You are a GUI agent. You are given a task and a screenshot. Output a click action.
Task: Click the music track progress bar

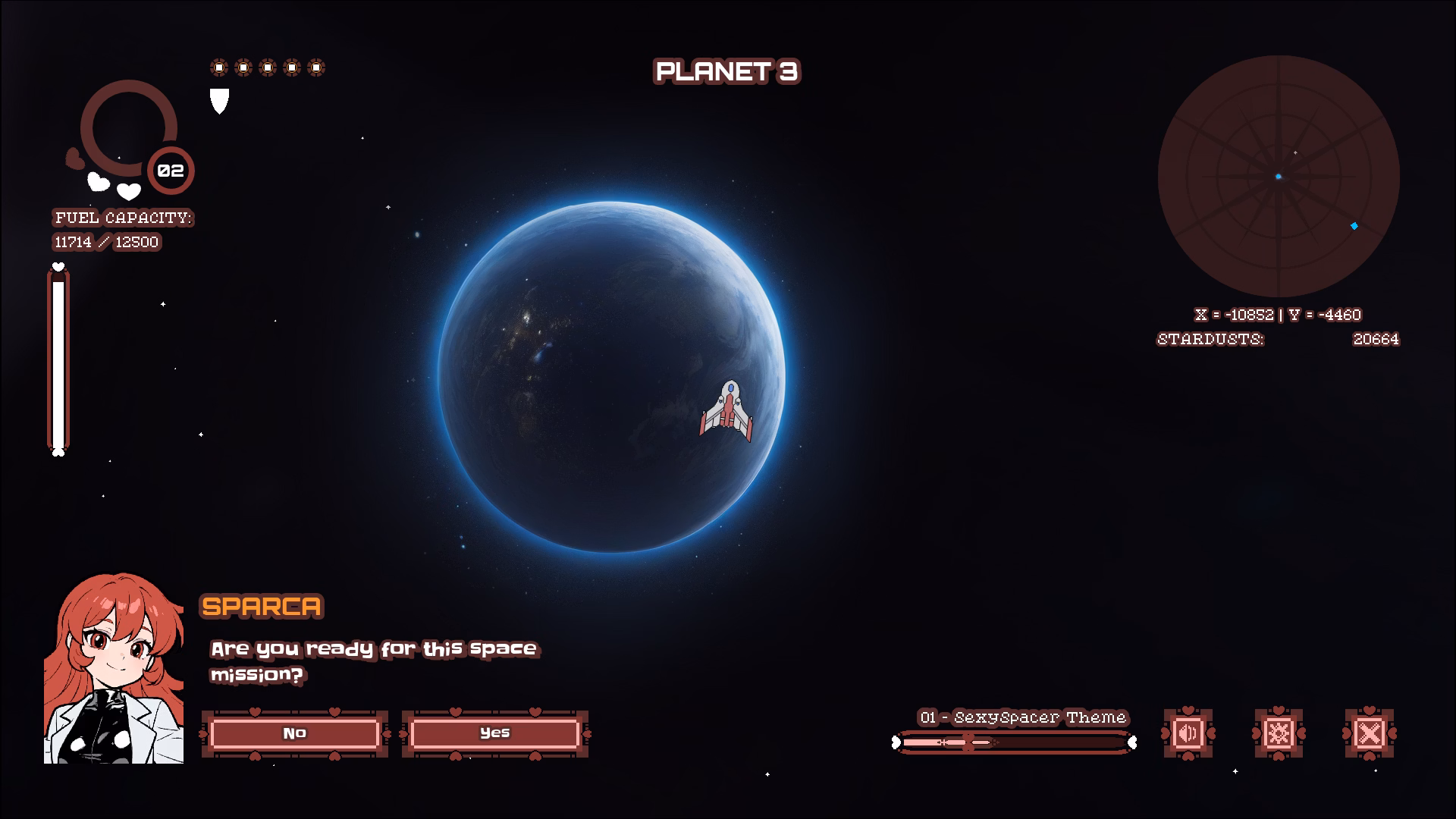tap(1014, 742)
